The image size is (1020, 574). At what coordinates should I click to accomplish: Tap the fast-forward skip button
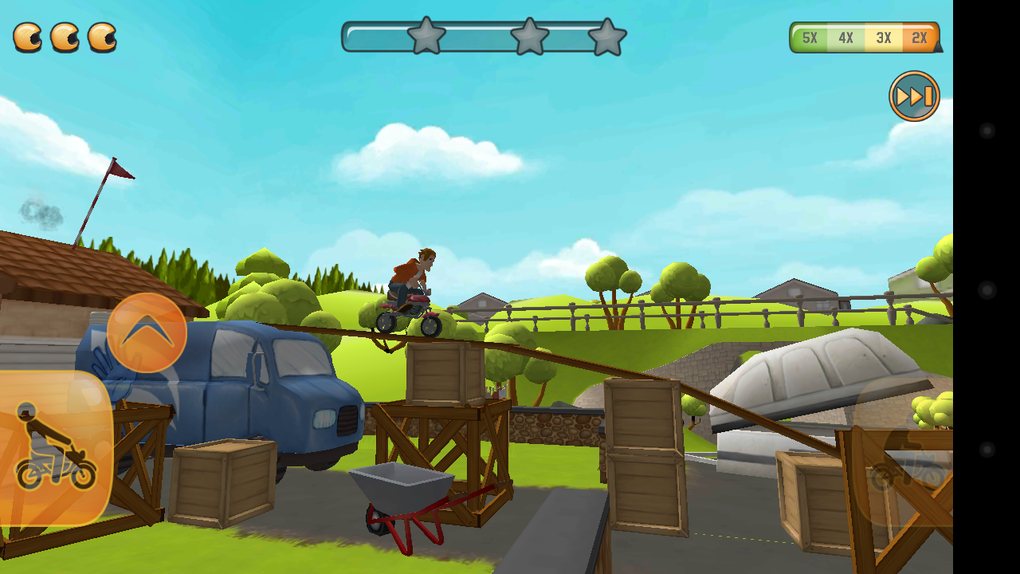click(914, 96)
